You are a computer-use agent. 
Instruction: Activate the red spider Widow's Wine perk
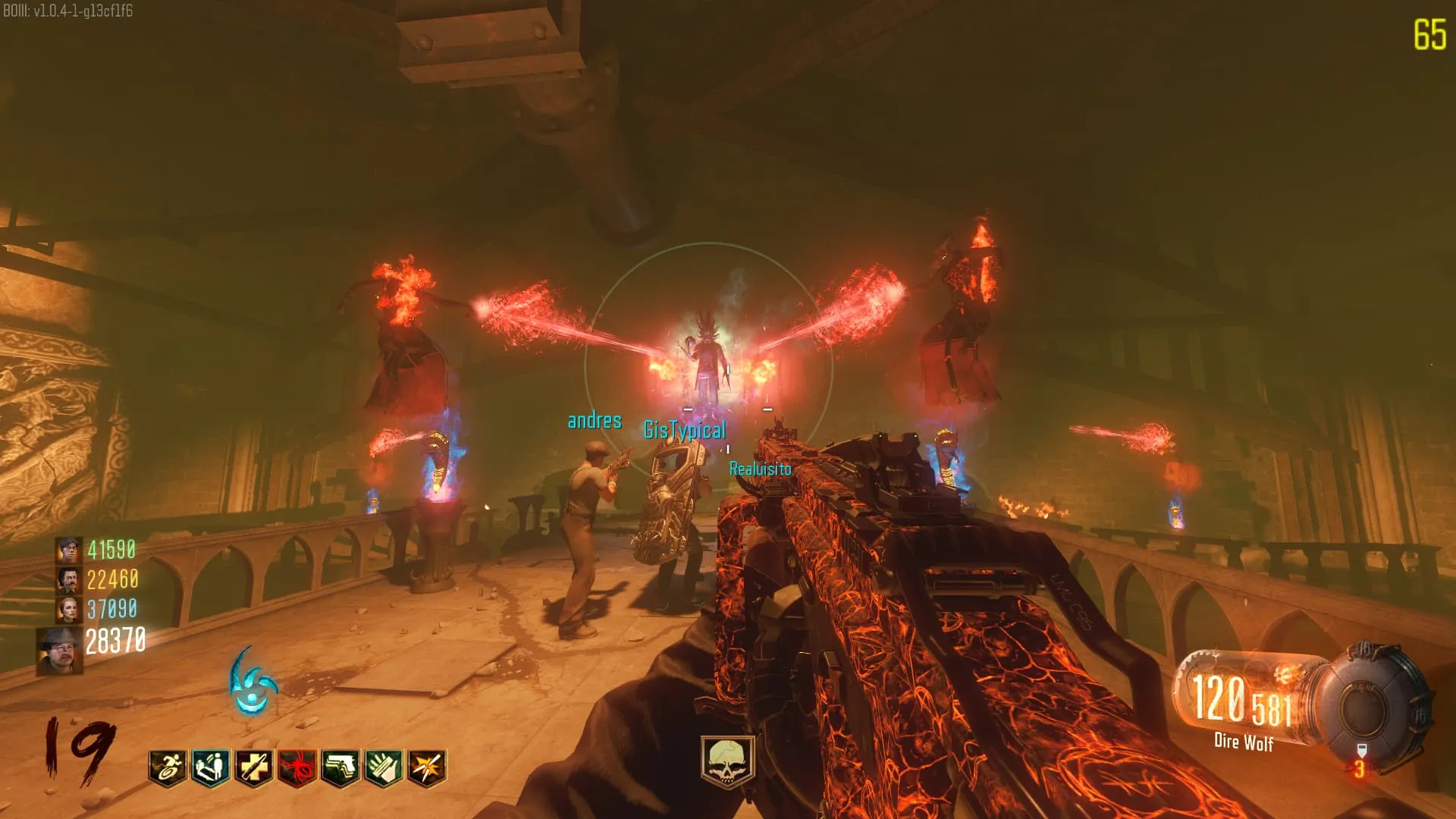pyautogui.click(x=297, y=767)
